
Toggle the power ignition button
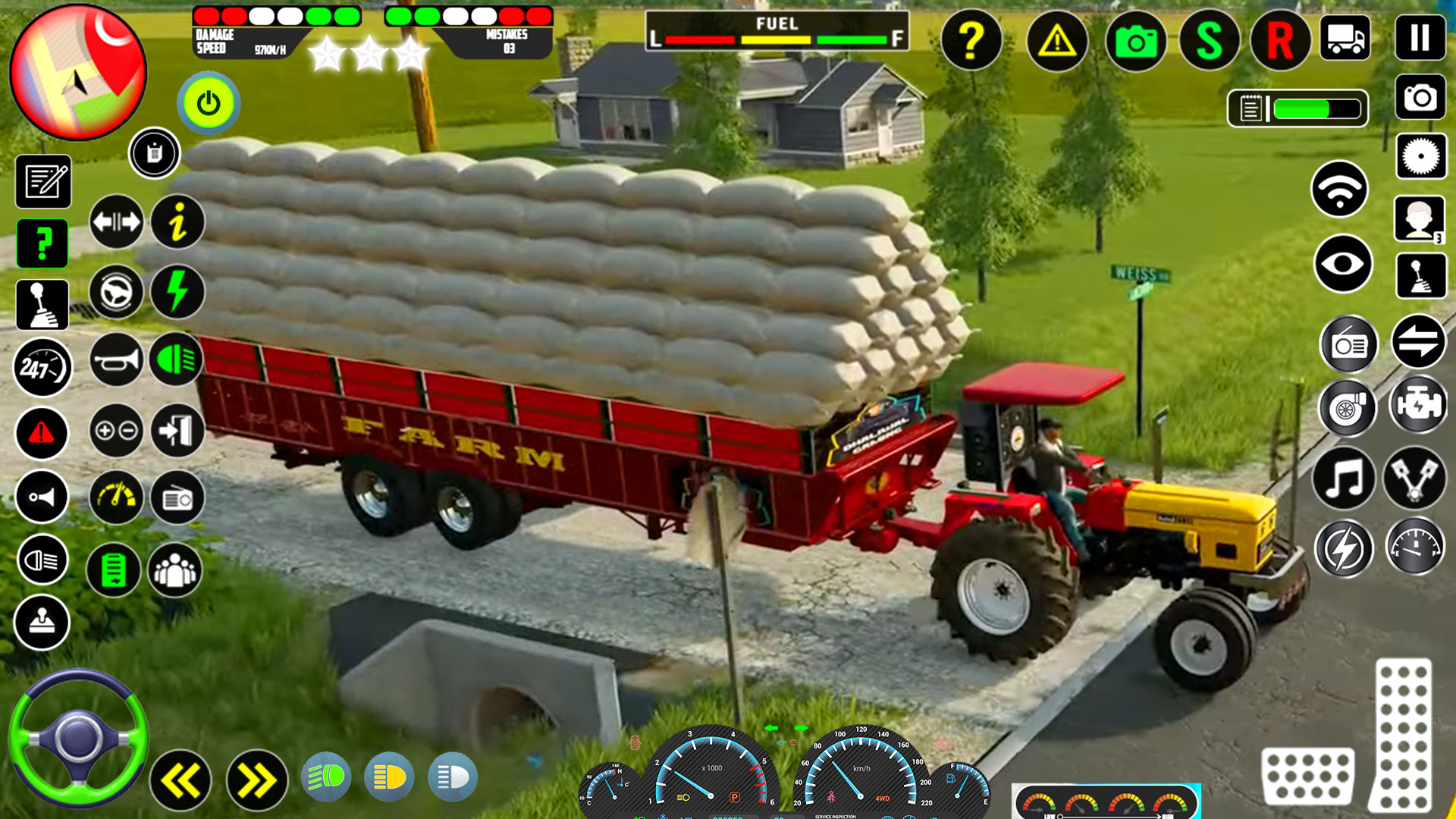(x=208, y=103)
